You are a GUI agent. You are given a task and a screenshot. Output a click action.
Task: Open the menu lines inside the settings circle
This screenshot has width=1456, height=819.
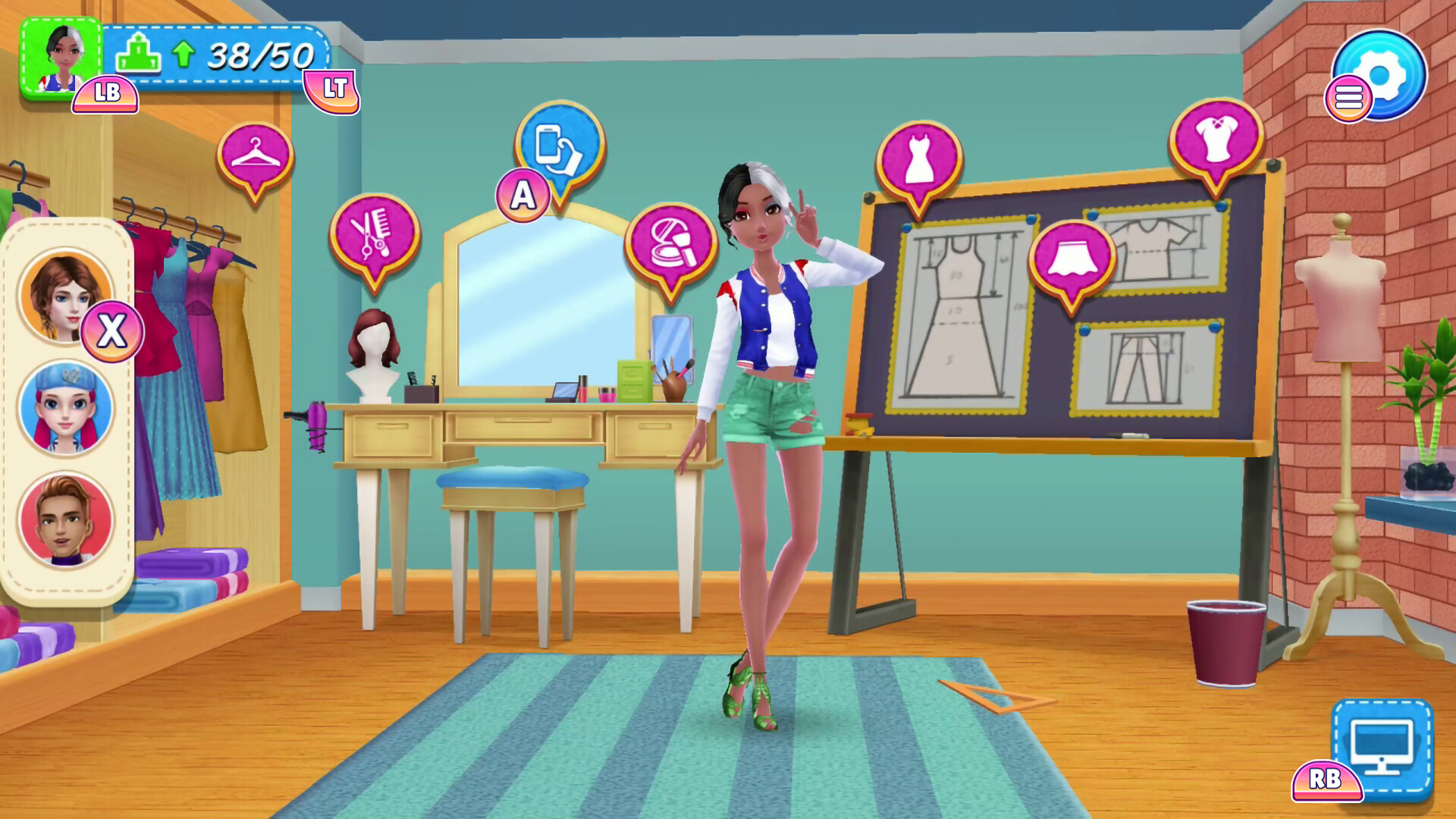tap(1348, 97)
